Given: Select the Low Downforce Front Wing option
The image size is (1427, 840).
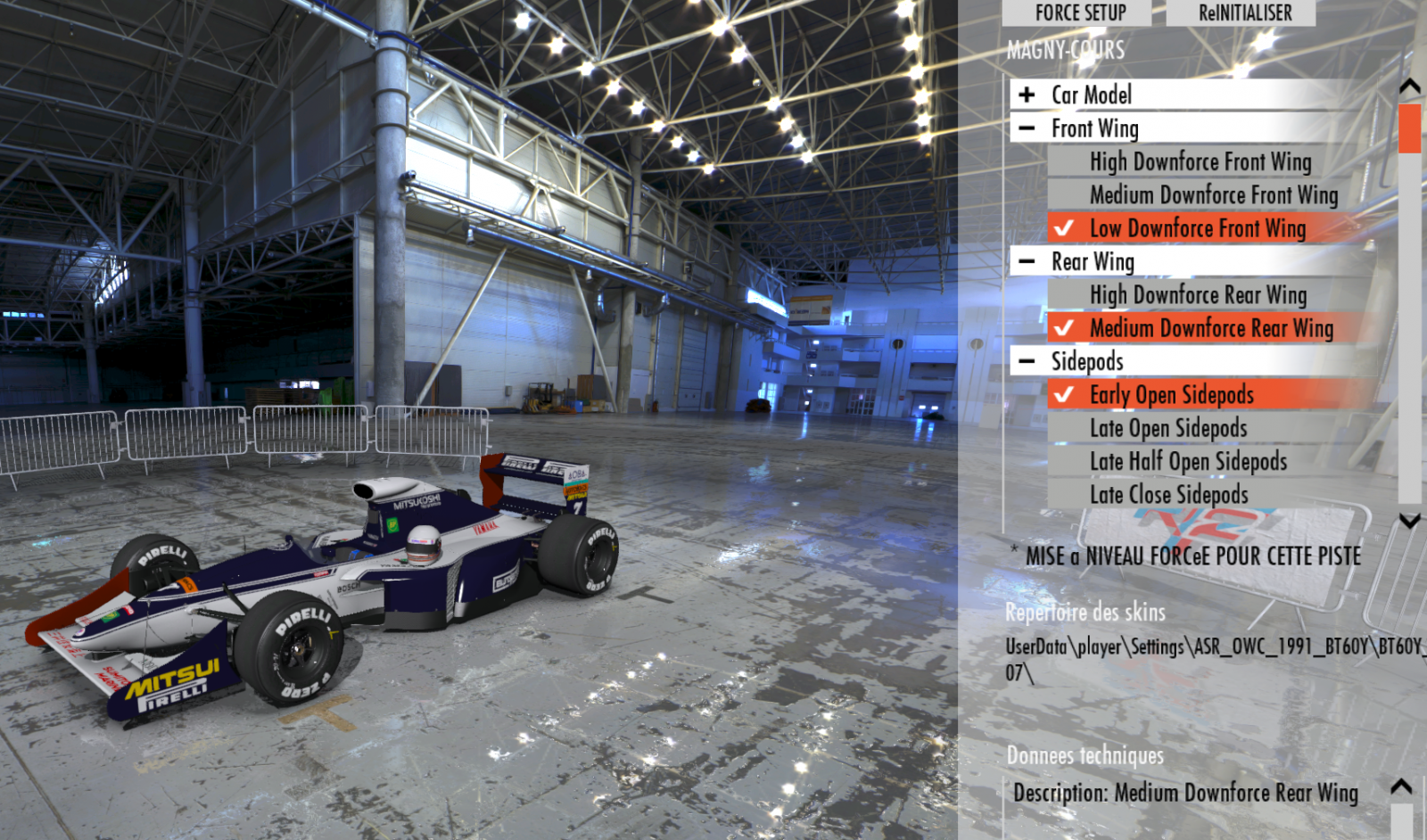Looking at the screenshot, I should (x=1197, y=228).
